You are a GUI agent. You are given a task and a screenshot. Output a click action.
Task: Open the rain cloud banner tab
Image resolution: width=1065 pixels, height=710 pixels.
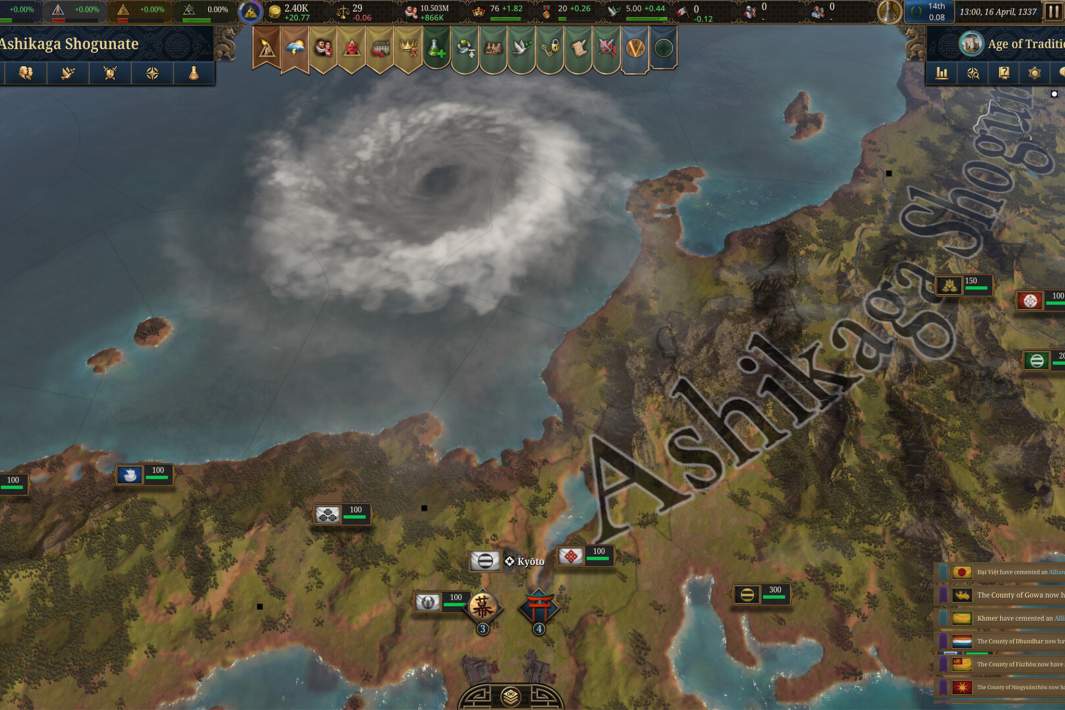pyautogui.click(x=295, y=47)
